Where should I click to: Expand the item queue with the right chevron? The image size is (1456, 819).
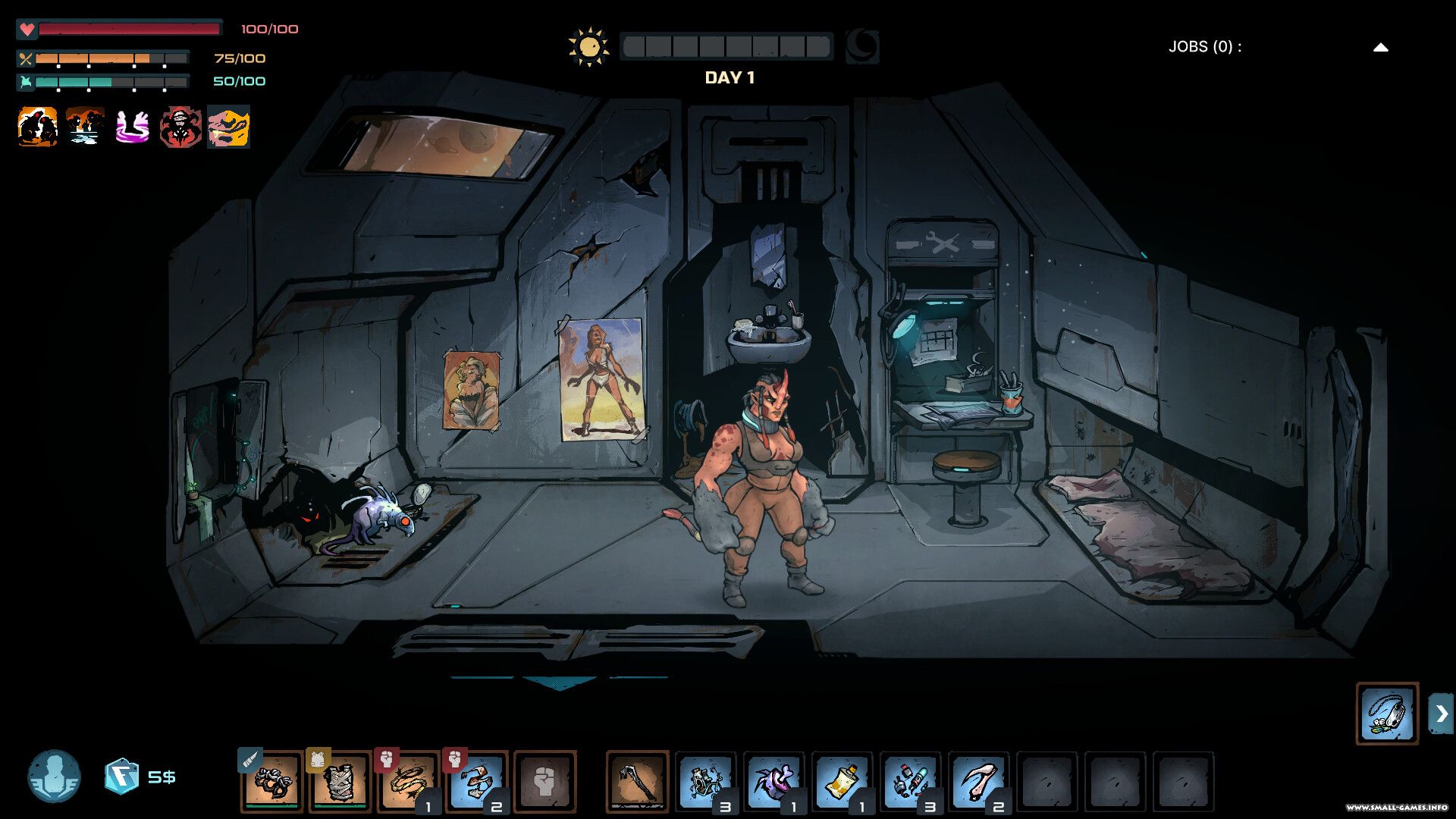[1439, 711]
